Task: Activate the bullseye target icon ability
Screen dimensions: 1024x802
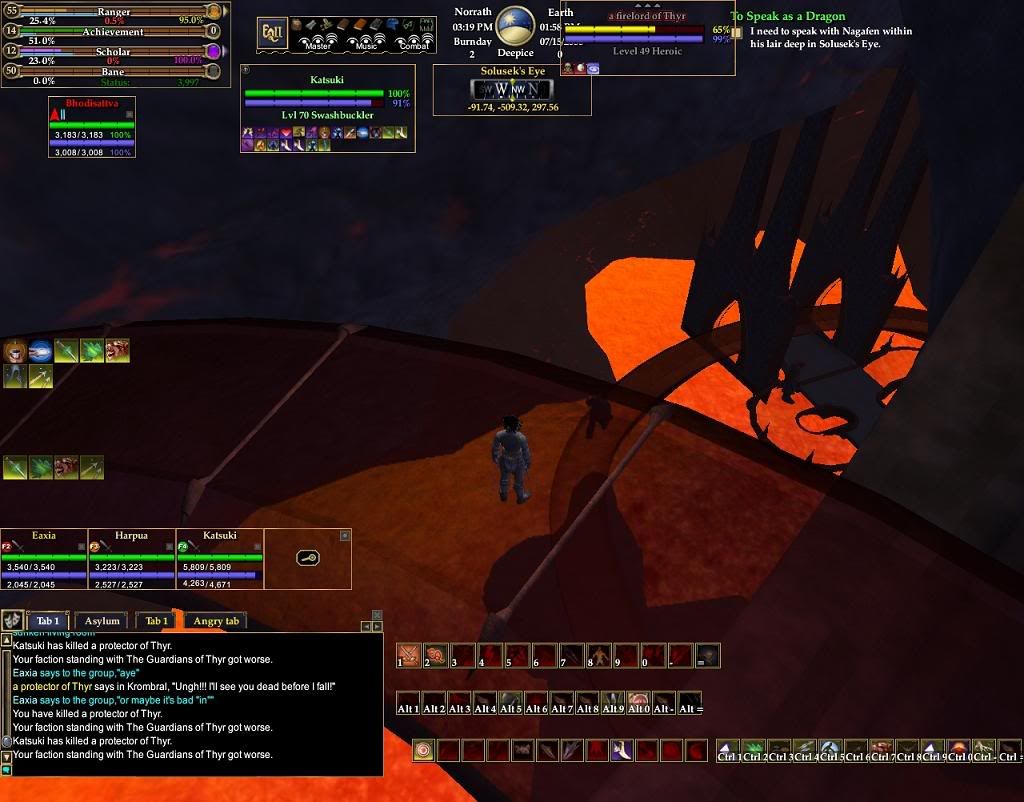Action: [x=424, y=750]
